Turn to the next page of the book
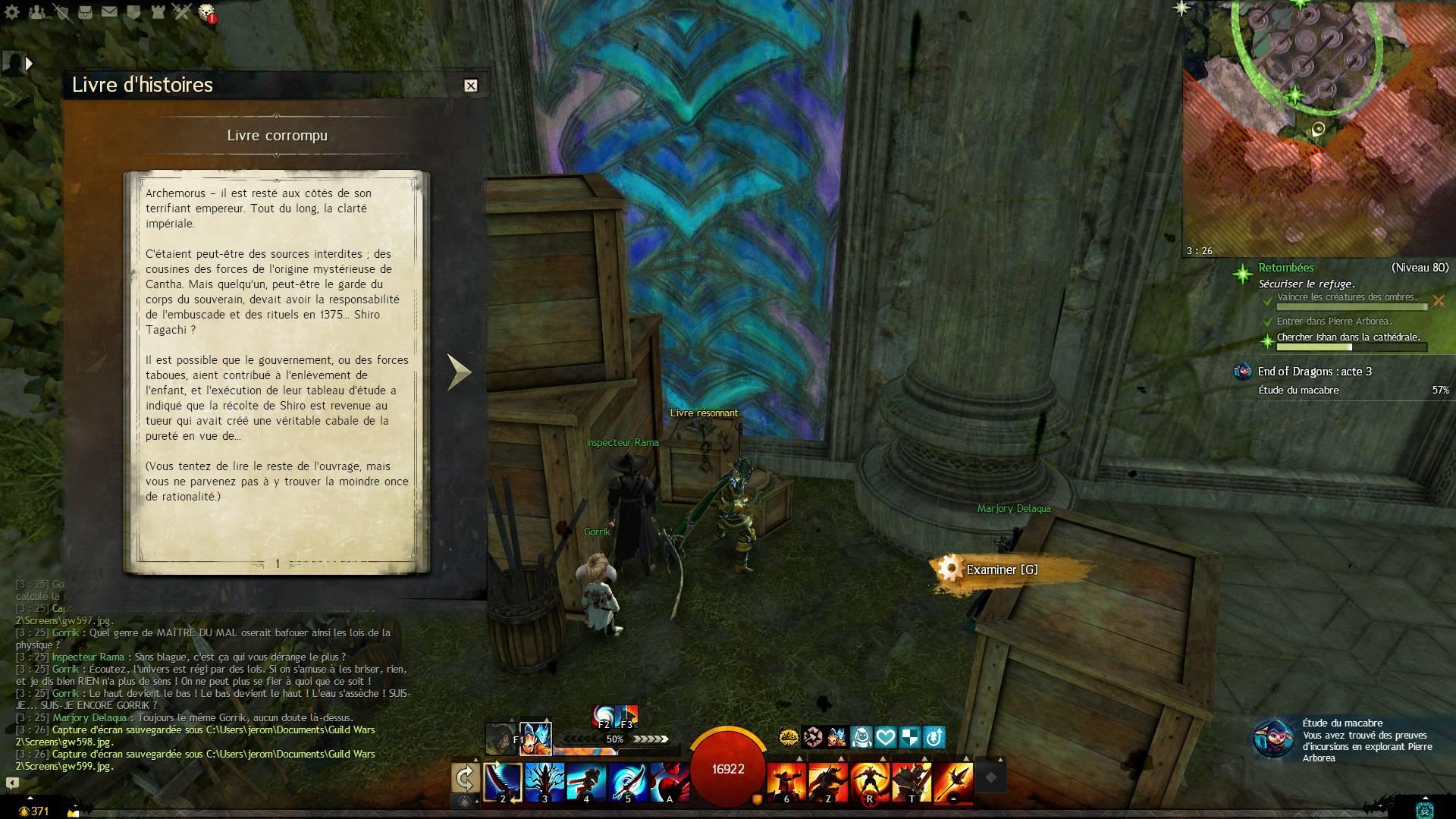 [x=459, y=372]
